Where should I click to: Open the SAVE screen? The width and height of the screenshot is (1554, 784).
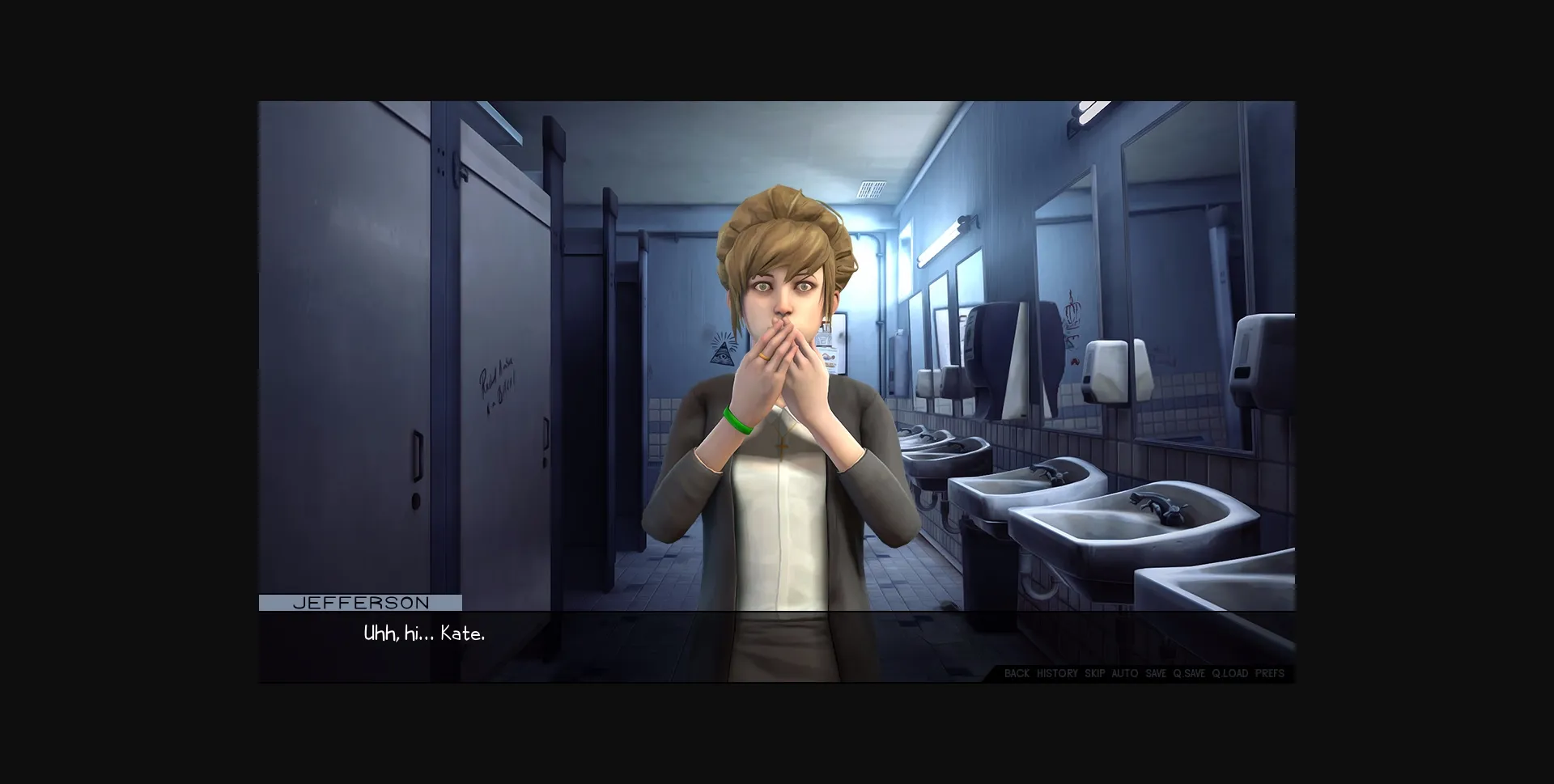(x=1156, y=673)
